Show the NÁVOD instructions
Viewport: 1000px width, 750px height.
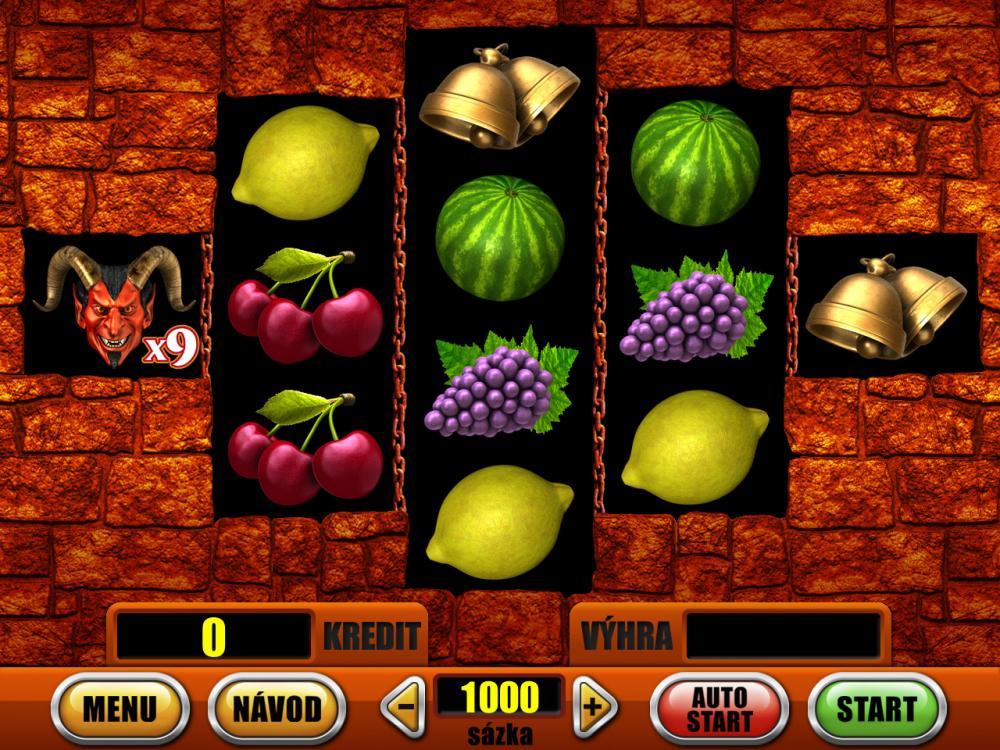coord(277,708)
